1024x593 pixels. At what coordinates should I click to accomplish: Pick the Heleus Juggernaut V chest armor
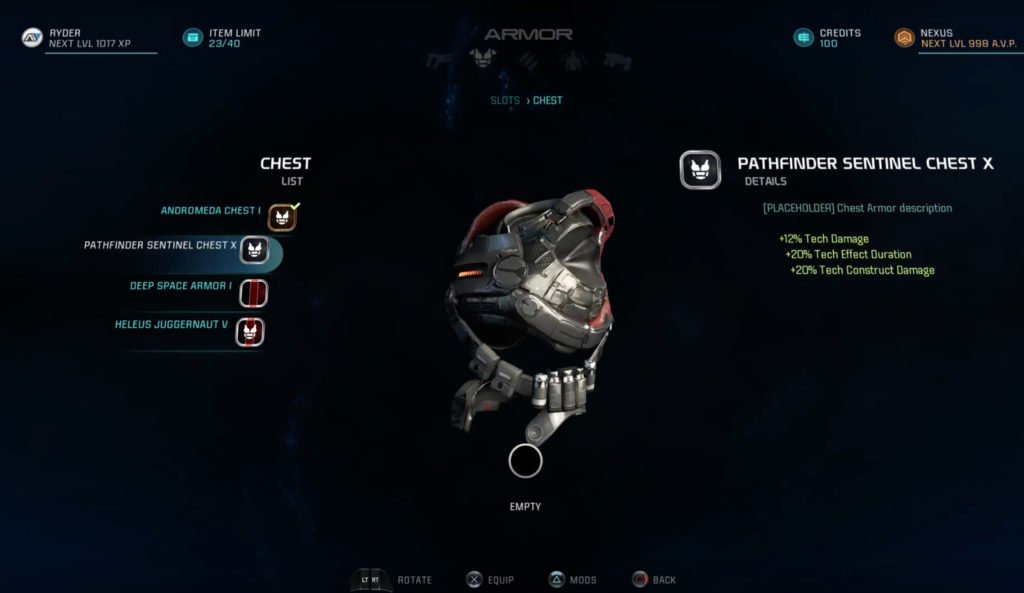pos(175,326)
